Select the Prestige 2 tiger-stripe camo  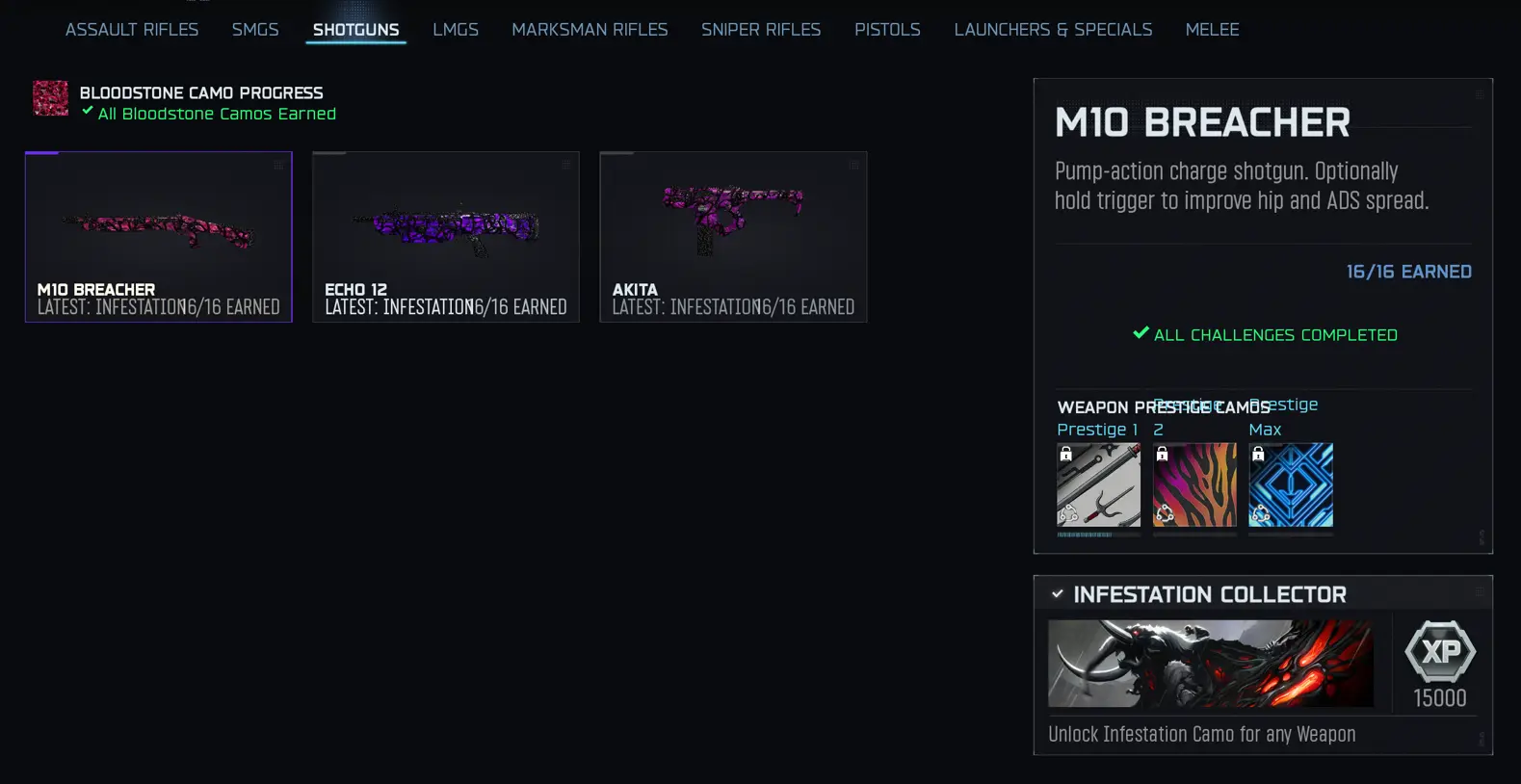coord(1194,486)
